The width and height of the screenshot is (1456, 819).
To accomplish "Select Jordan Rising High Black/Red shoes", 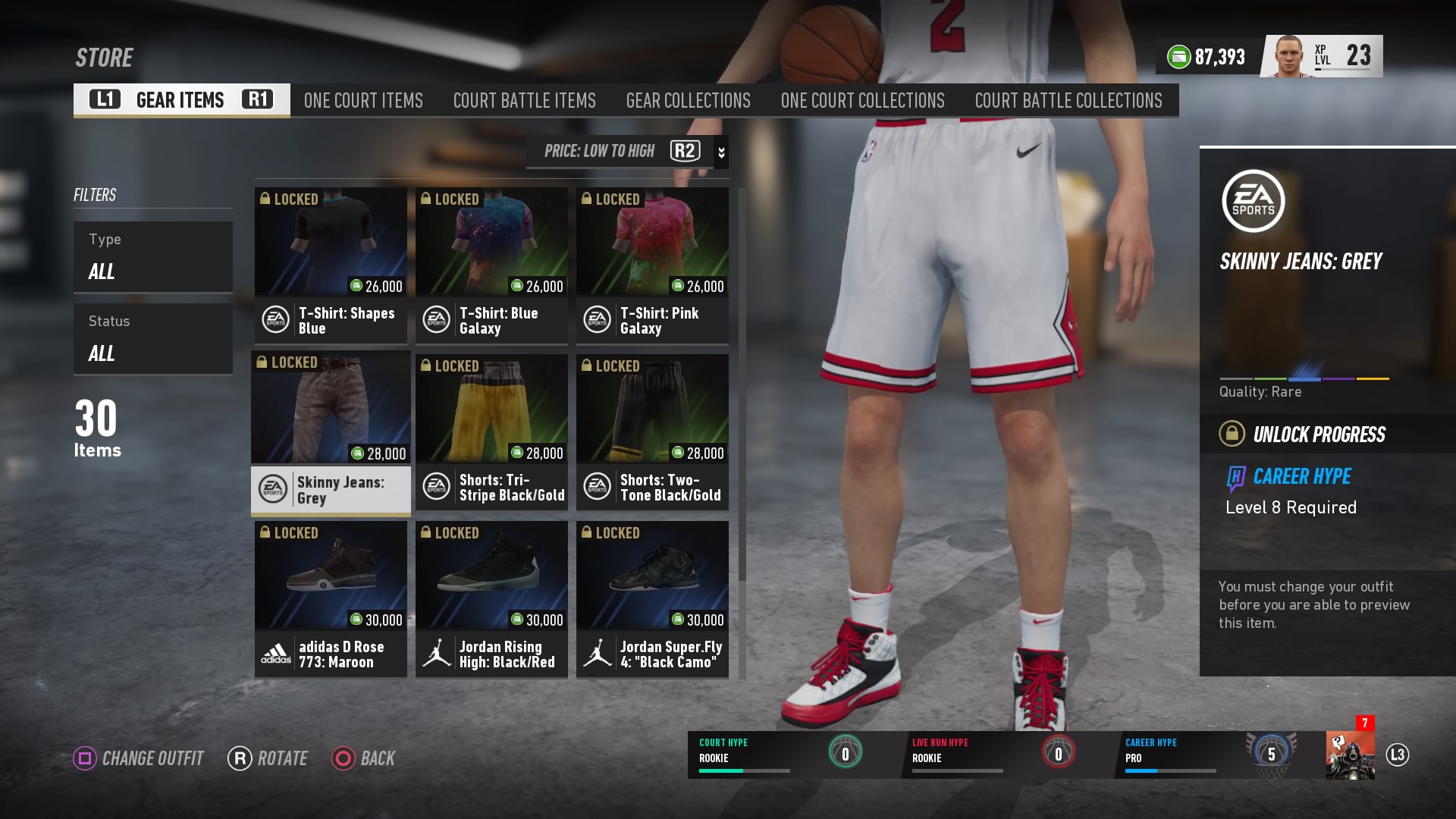I will coord(491,599).
